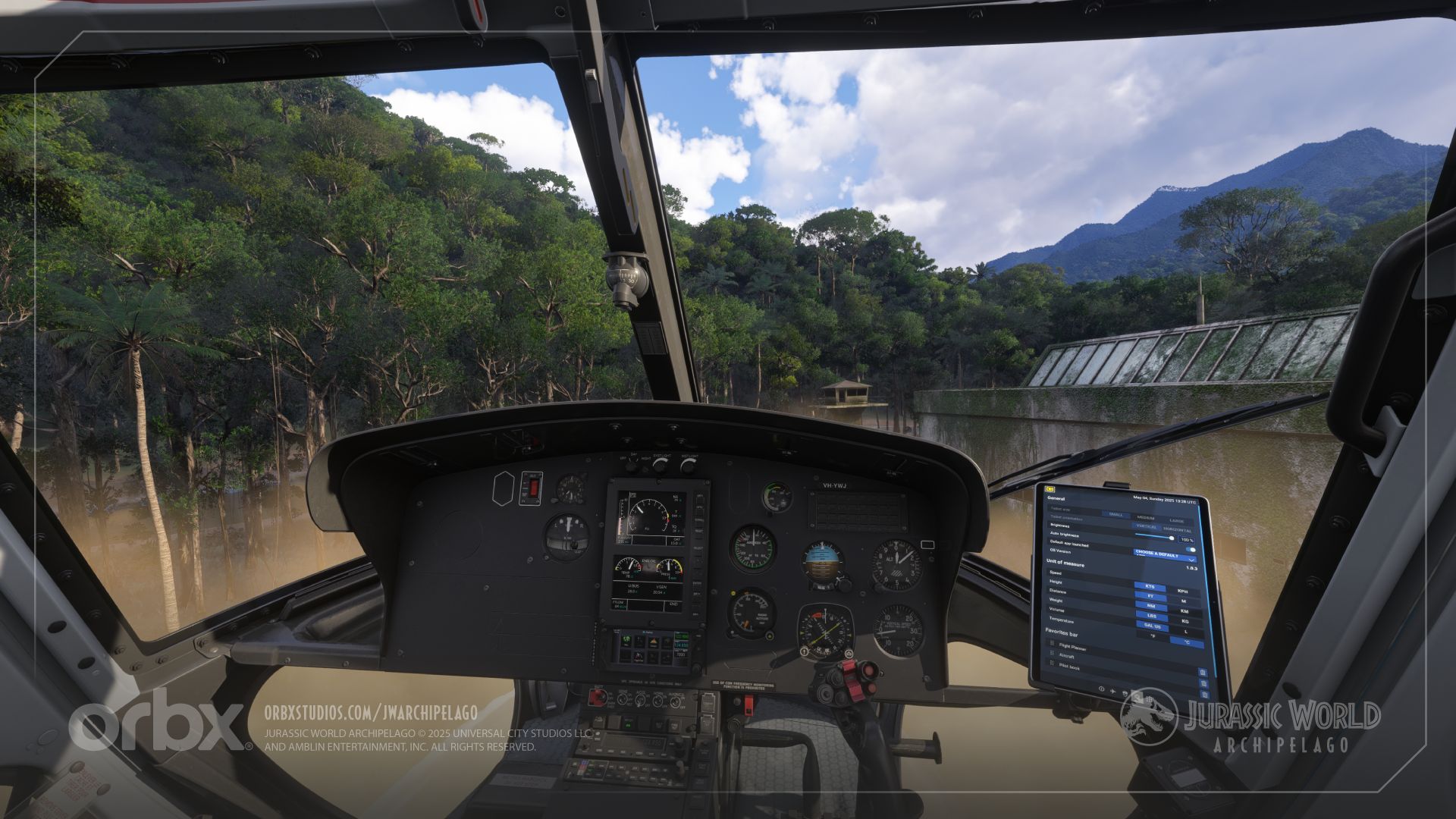Open the Choose a Default app dropdown

point(1163,554)
